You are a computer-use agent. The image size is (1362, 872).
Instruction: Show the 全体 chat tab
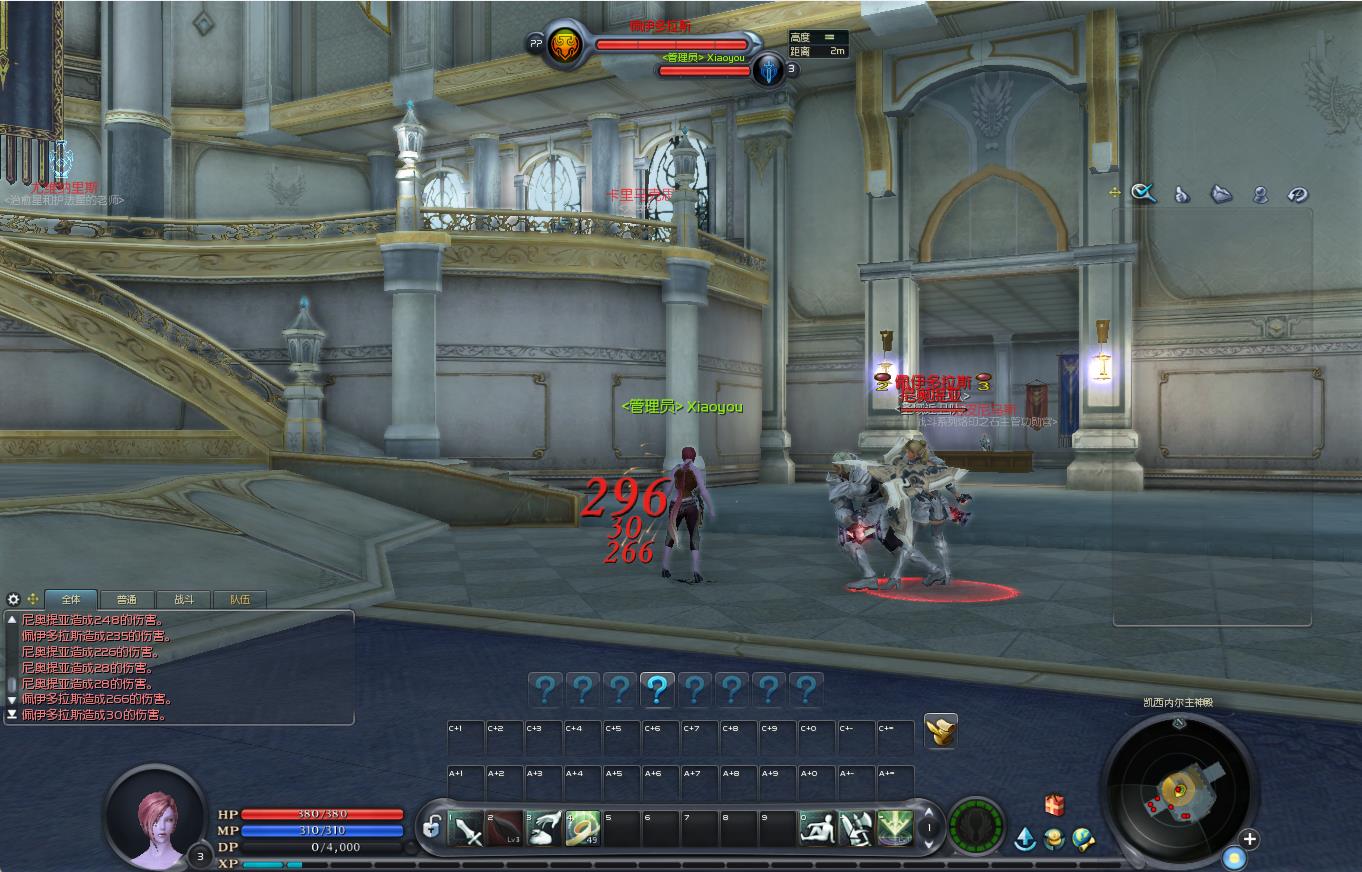70,599
